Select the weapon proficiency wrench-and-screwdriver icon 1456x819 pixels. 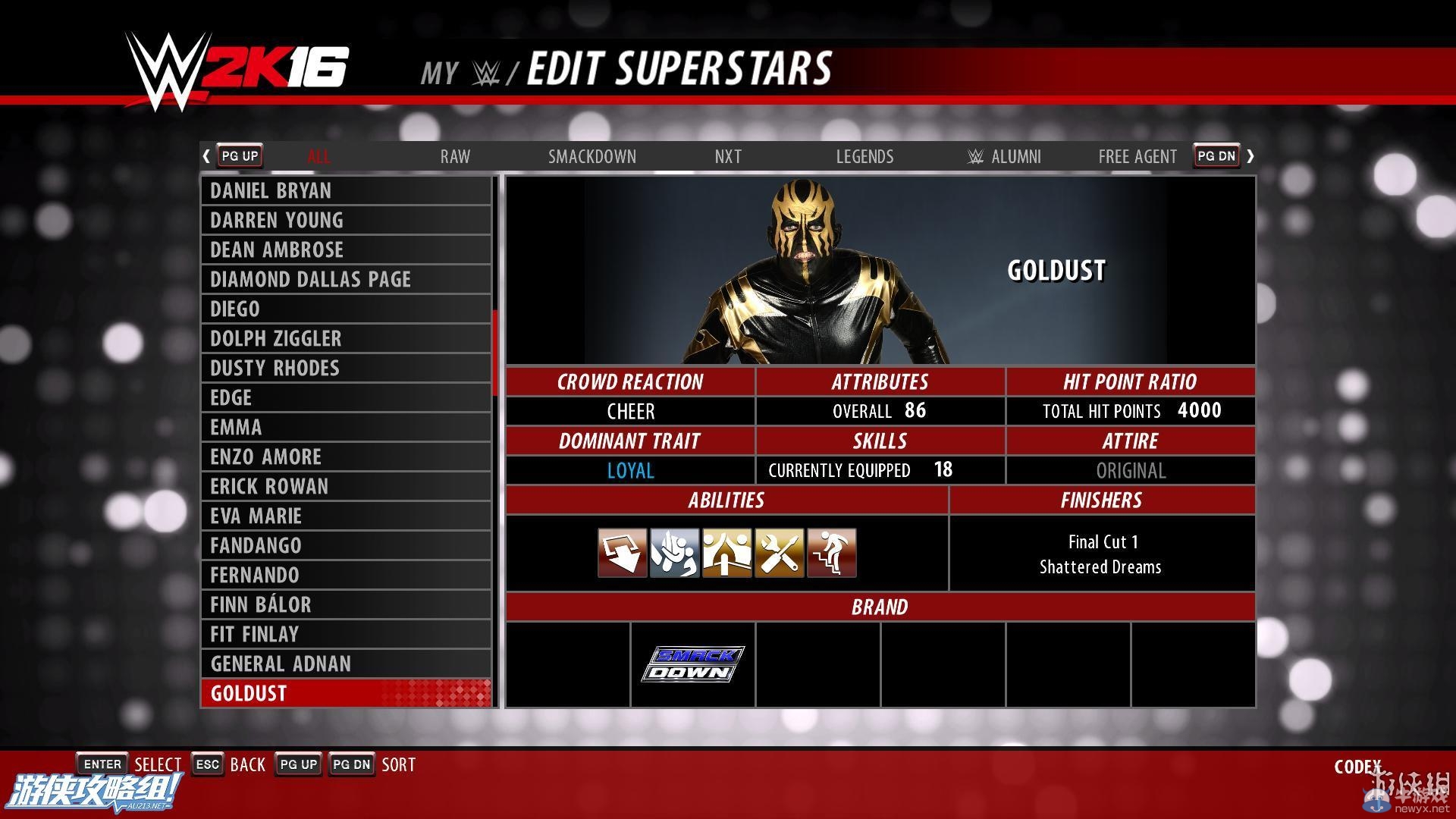click(x=779, y=553)
